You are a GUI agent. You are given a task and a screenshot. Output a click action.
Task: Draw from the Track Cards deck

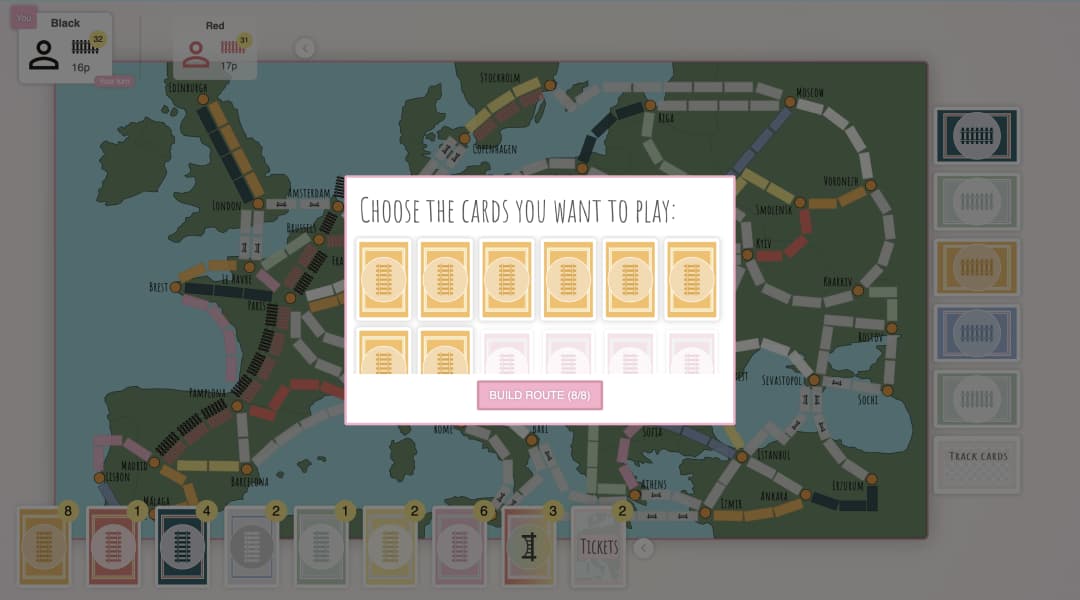[x=977, y=464]
